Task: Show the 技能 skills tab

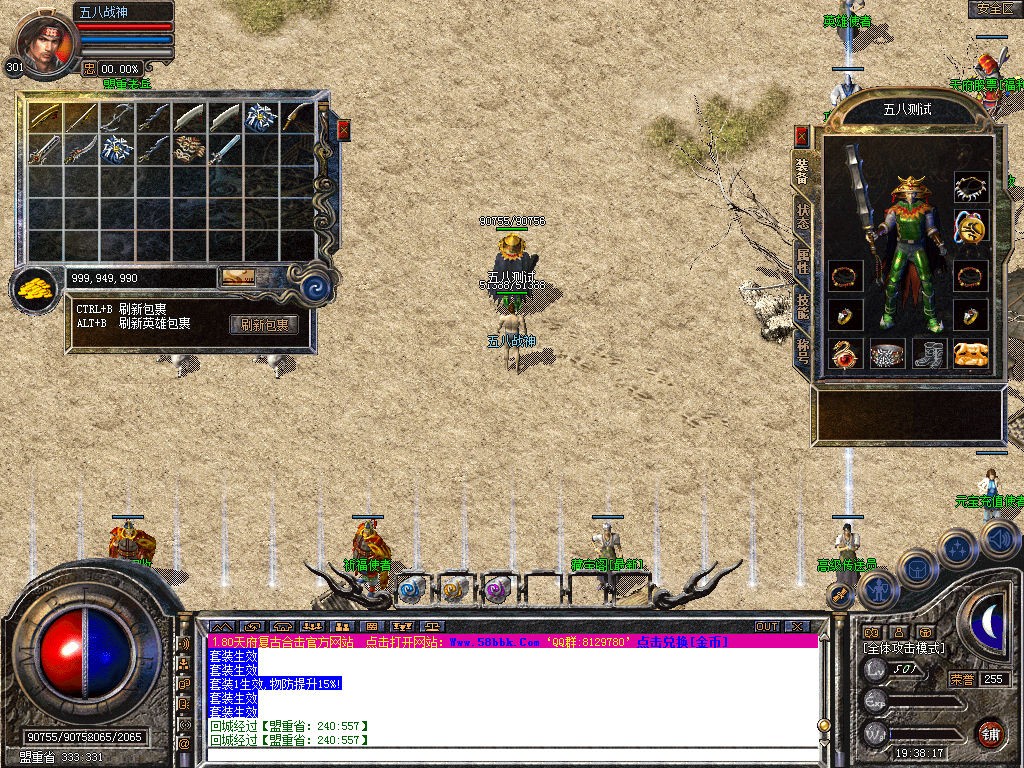Action: click(802, 306)
